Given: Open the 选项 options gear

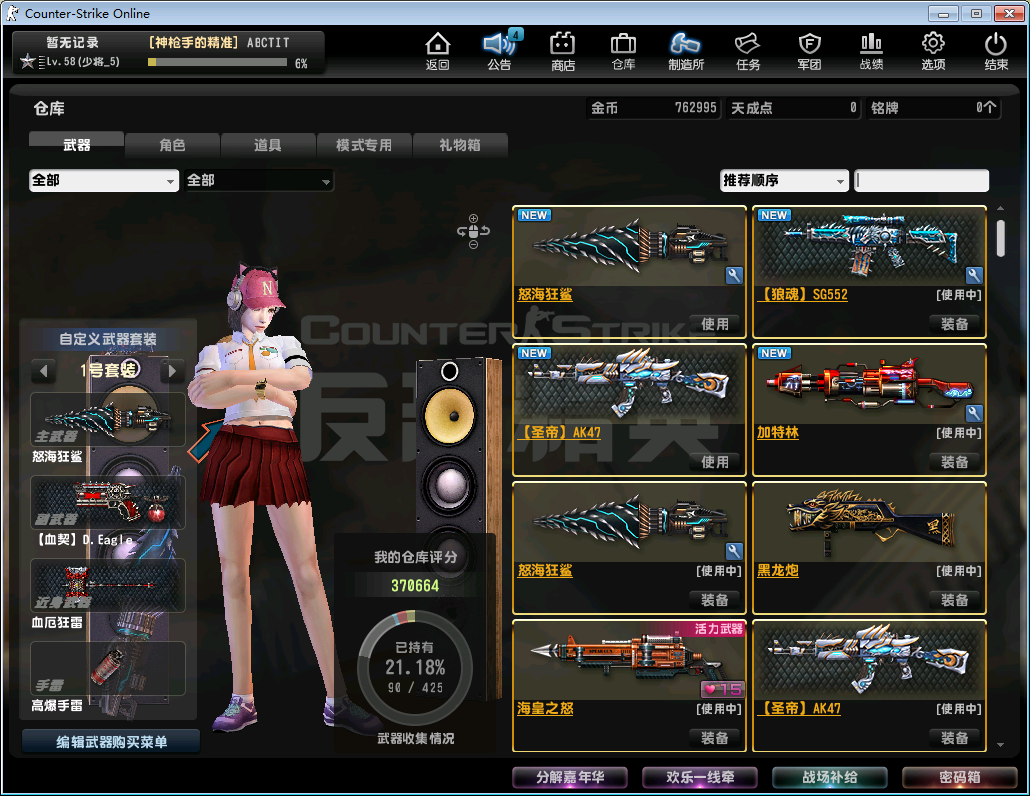Looking at the screenshot, I should (x=933, y=51).
